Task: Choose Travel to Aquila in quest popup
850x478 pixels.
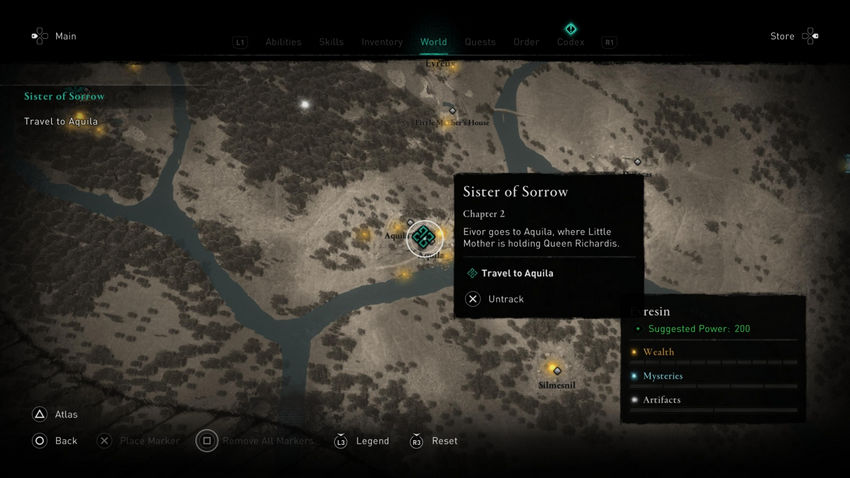Action: click(x=516, y=273)
